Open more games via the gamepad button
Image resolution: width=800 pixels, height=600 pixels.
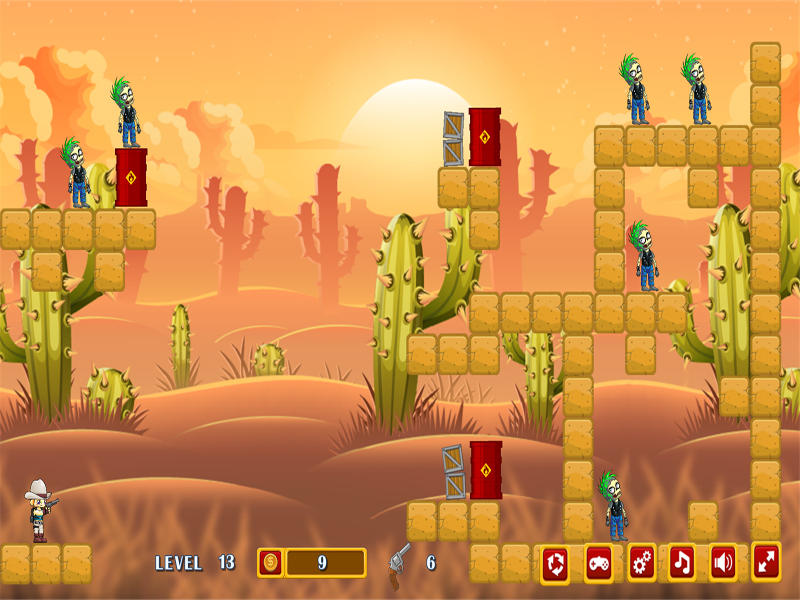coord(598,563)
